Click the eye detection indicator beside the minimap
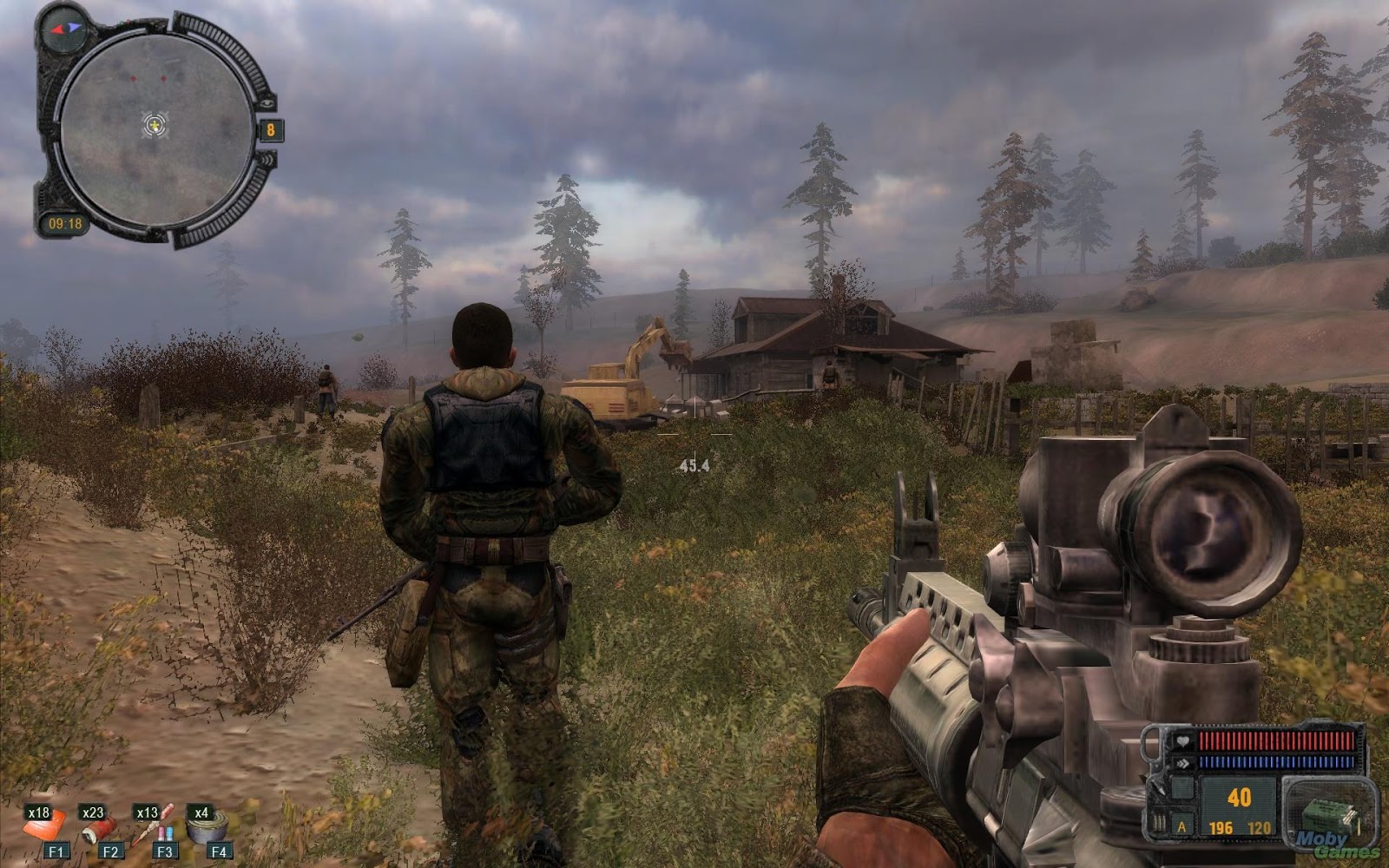The height and width of the screenshot is (868, 1389). tap(267, 103)
